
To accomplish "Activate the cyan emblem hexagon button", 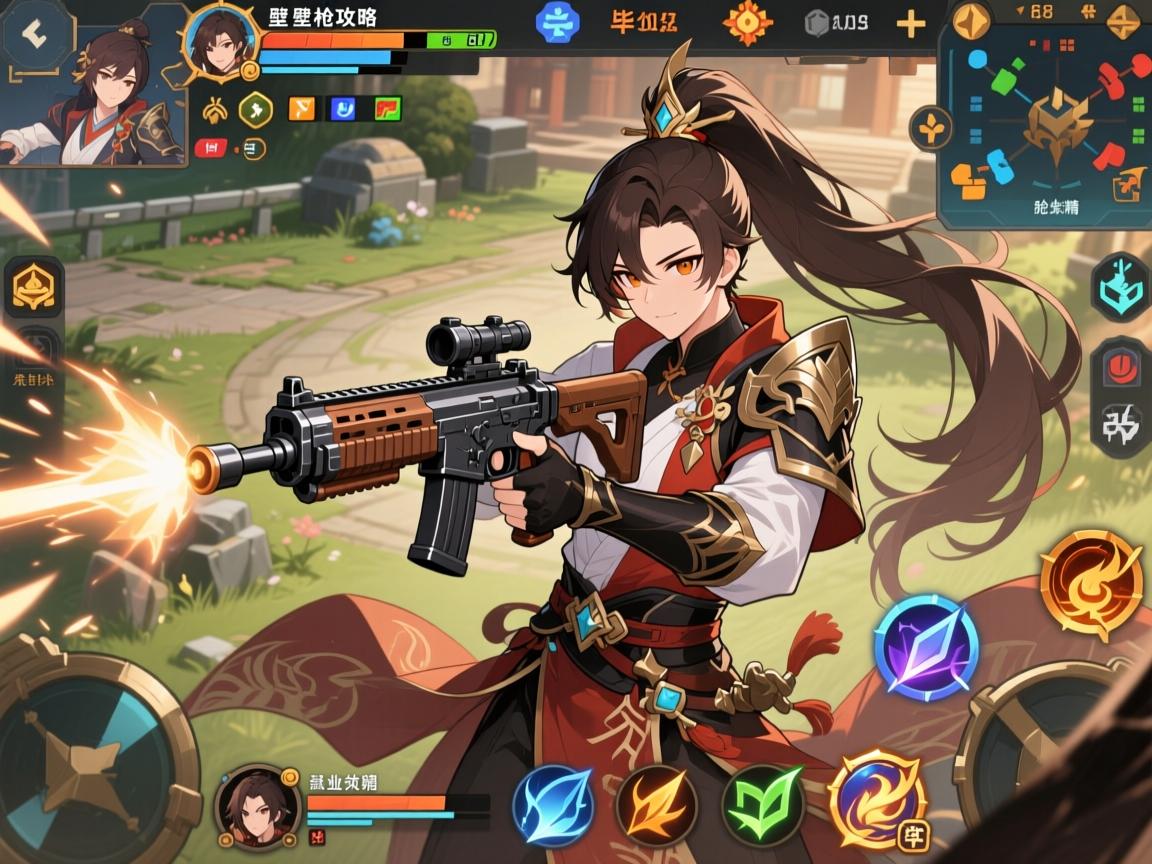I will click(x=1120, y=285).
